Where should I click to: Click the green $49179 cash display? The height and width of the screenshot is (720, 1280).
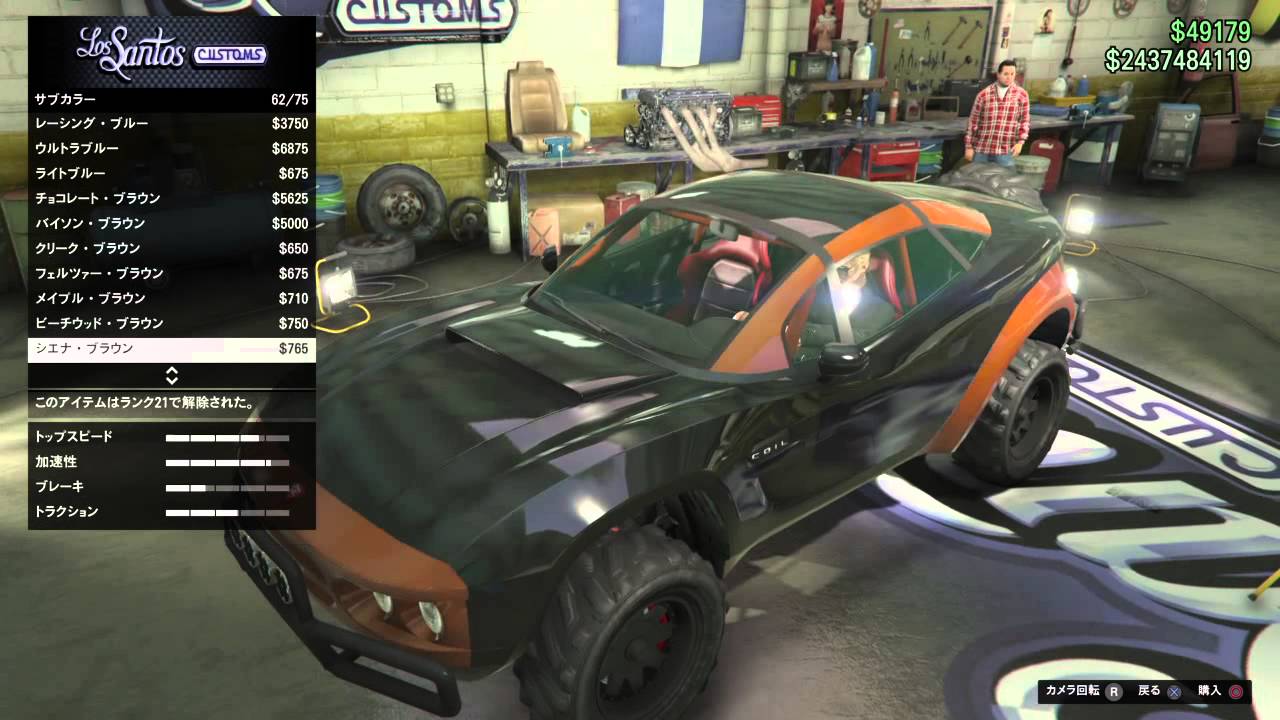[x=1210, y=32]
